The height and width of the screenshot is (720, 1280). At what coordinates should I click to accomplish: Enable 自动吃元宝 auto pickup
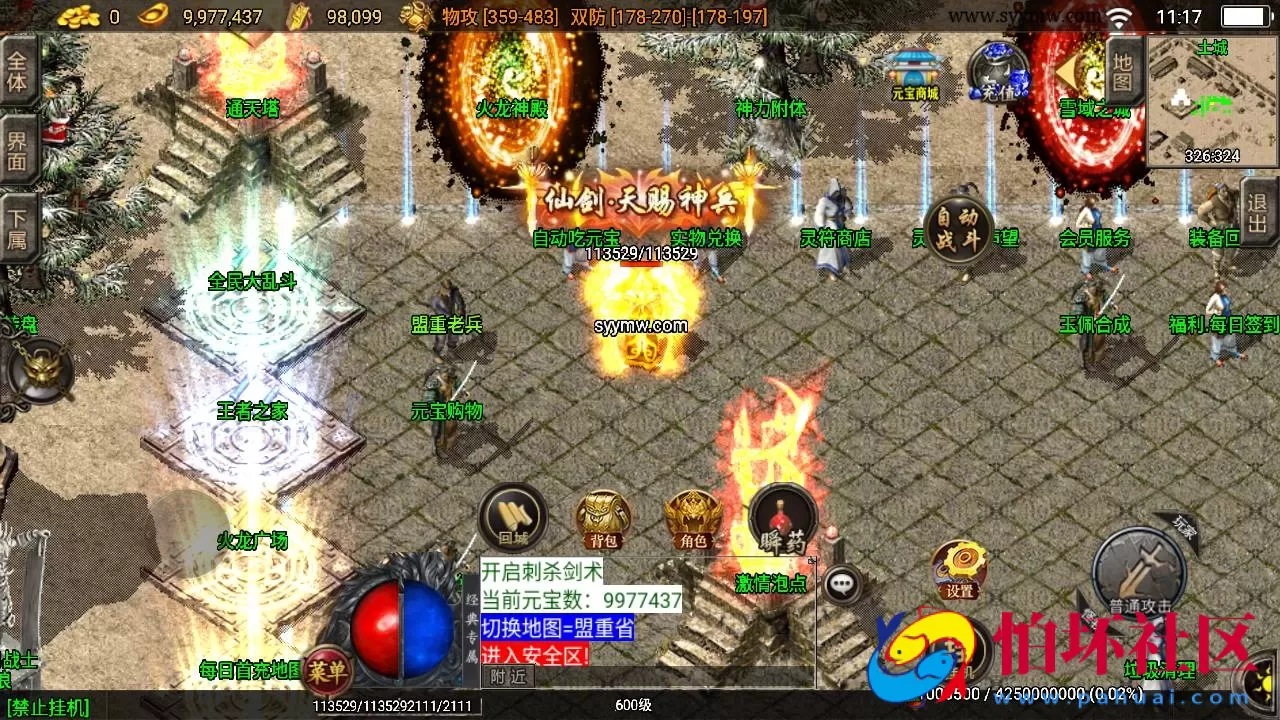click(578, 239)
